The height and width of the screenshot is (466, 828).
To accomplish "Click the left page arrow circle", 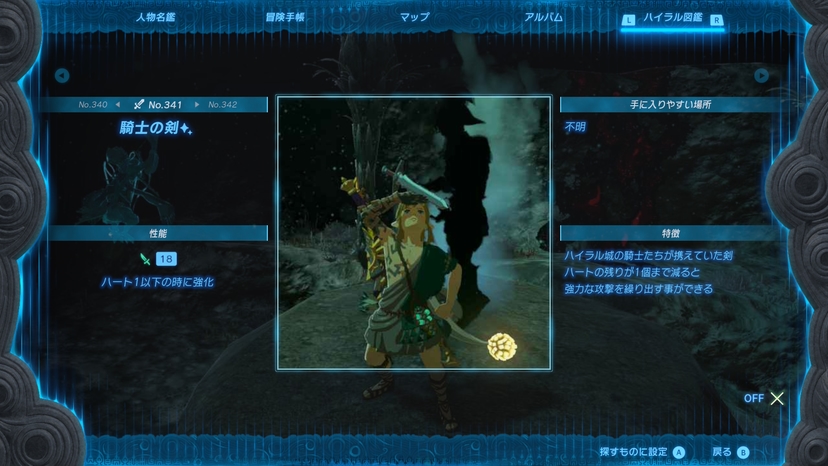I will point(62,75).
